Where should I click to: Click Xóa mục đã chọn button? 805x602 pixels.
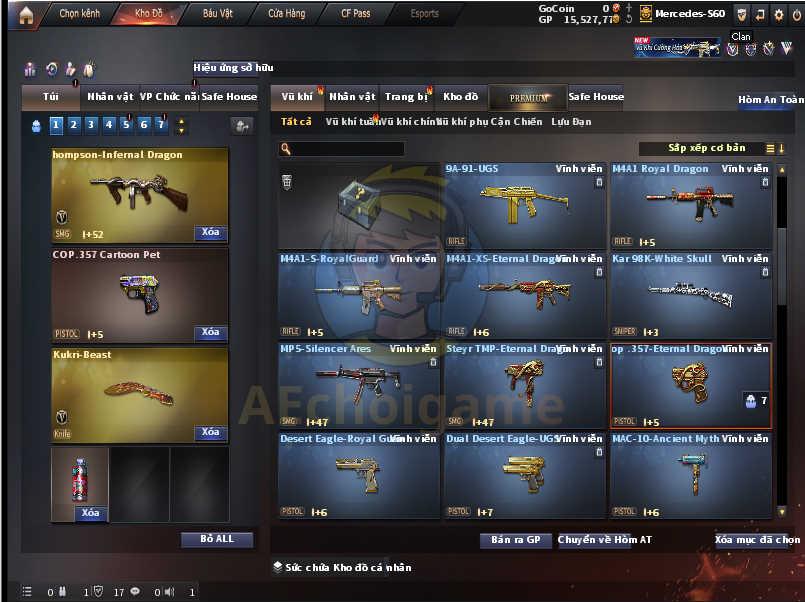click(x=757, y=540)
